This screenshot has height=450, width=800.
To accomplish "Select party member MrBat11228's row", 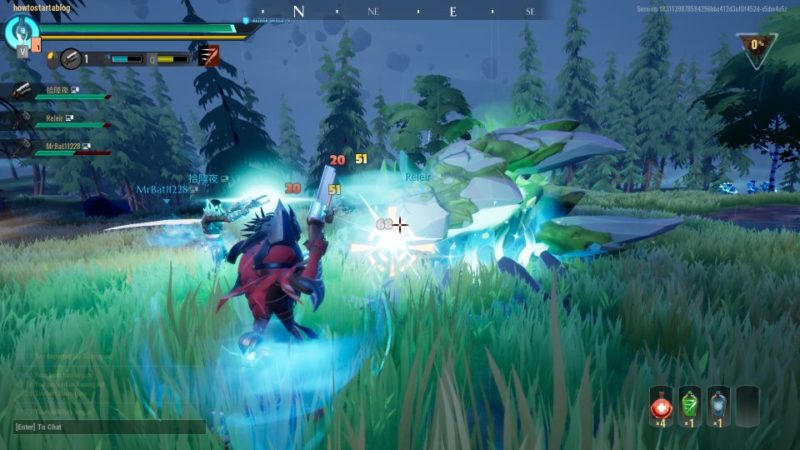I will click(55, 148).
